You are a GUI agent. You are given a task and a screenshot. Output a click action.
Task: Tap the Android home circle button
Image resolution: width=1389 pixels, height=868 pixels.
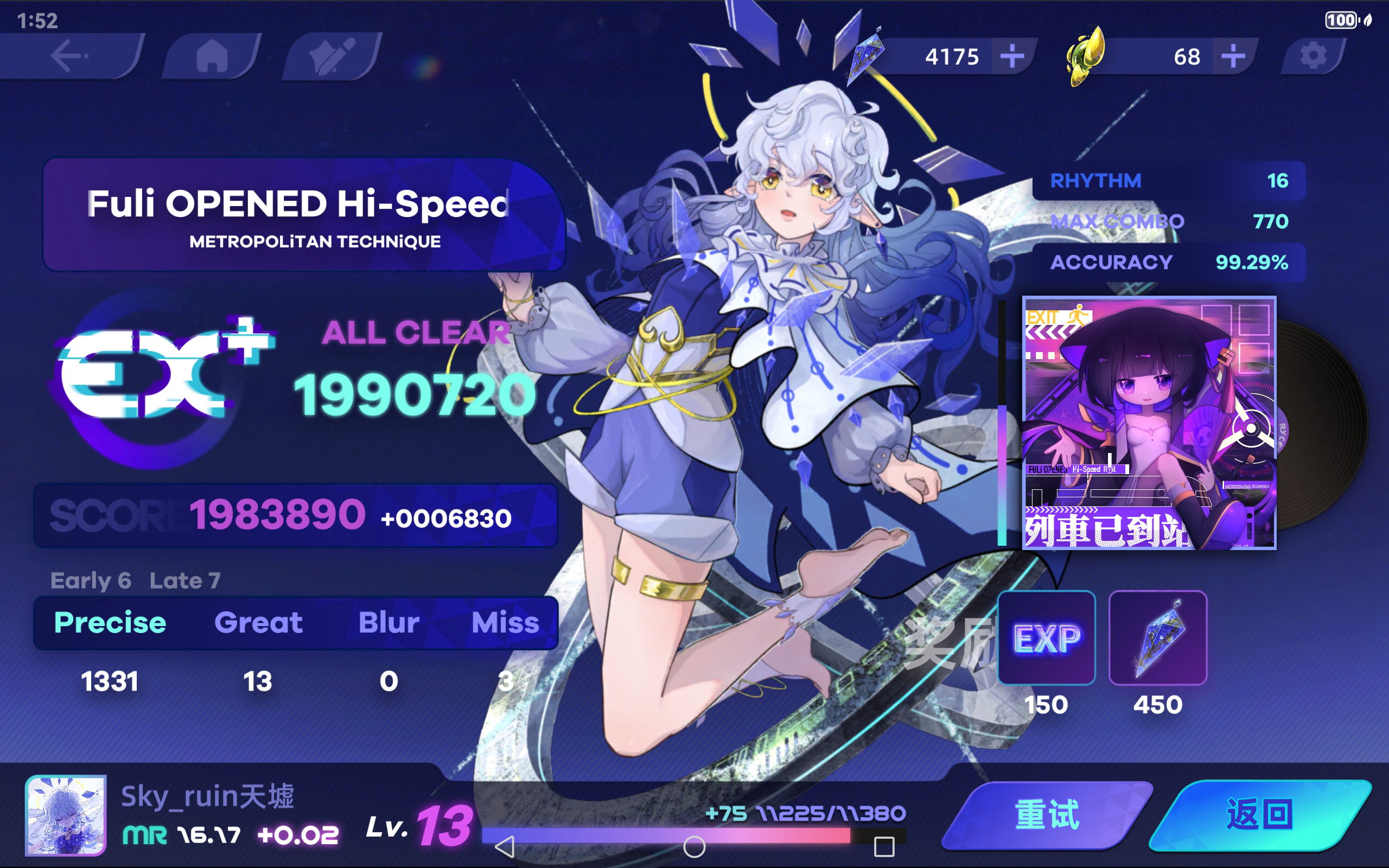click(696, 846)
